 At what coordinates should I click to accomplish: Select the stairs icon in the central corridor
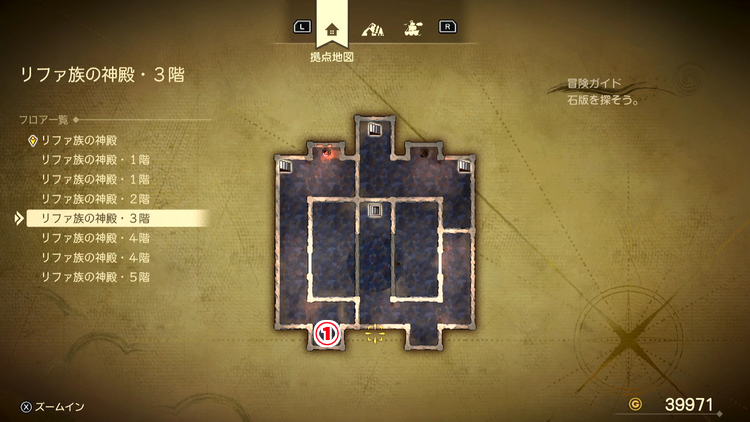375,210
